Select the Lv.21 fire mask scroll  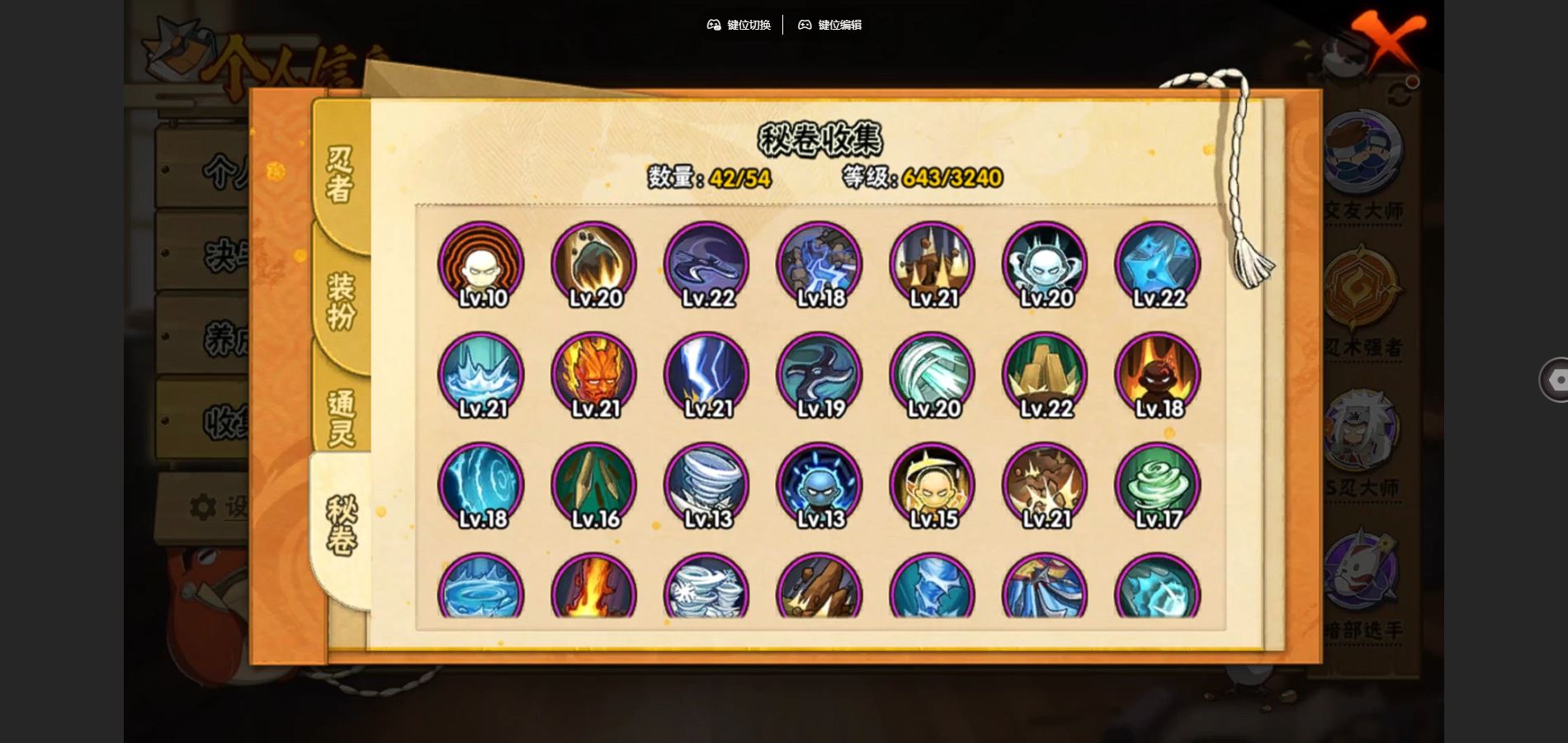click(594, 375)
